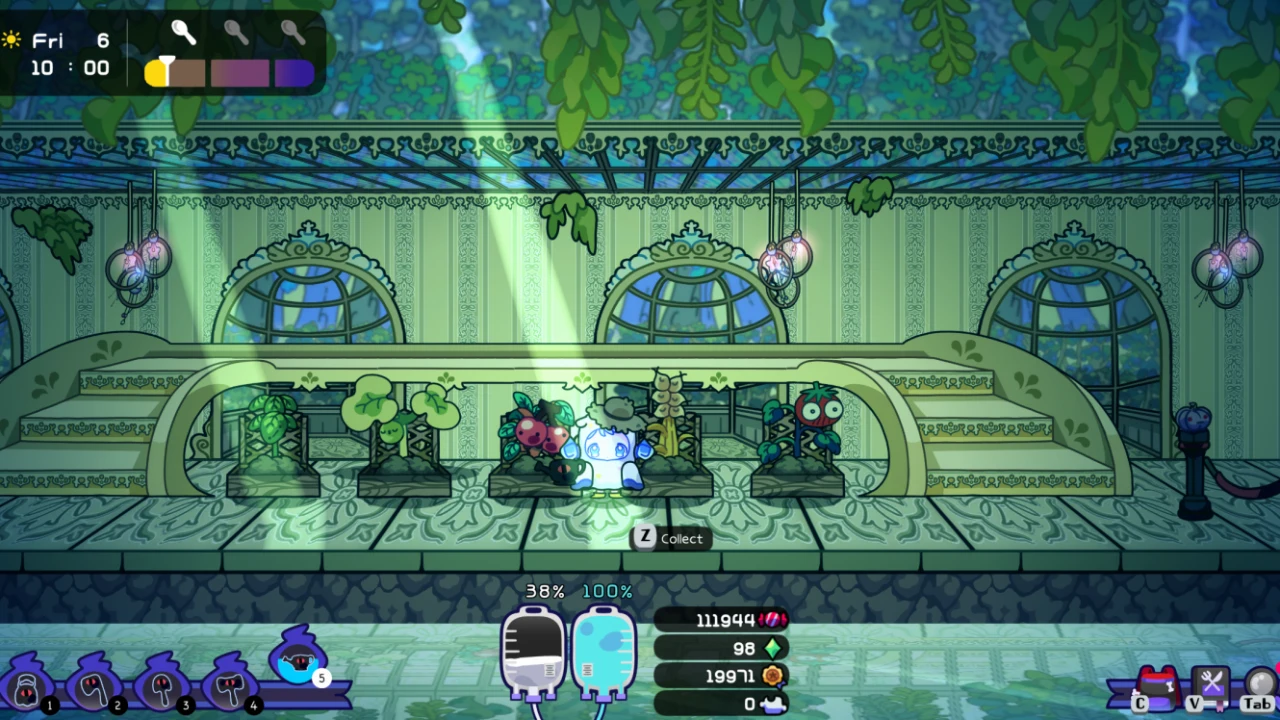1280x720 pixels.
Task: Select the kettlebell tool in slot 1
Action: pyautogui.click(x=27, y=687)
